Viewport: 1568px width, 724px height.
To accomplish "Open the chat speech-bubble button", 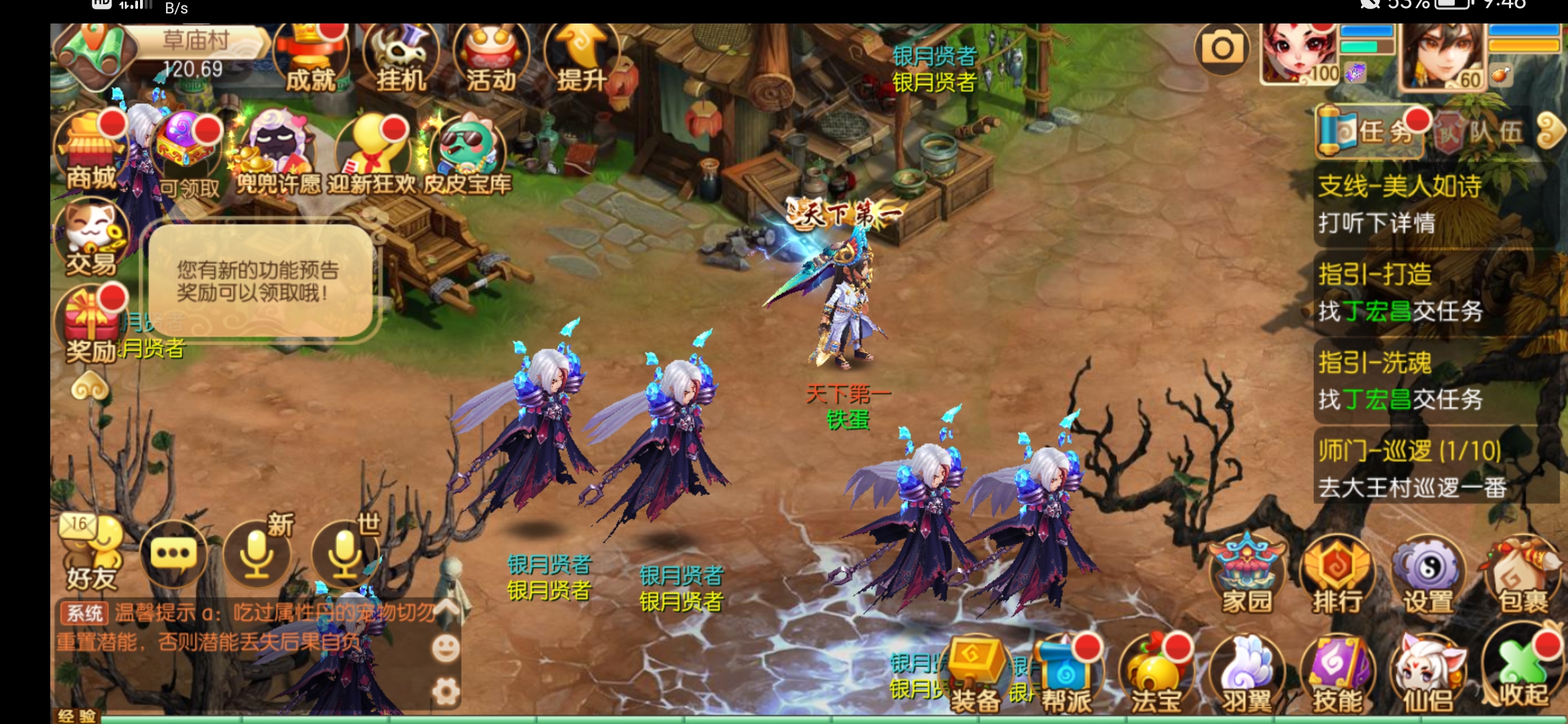I will point(174,554).
